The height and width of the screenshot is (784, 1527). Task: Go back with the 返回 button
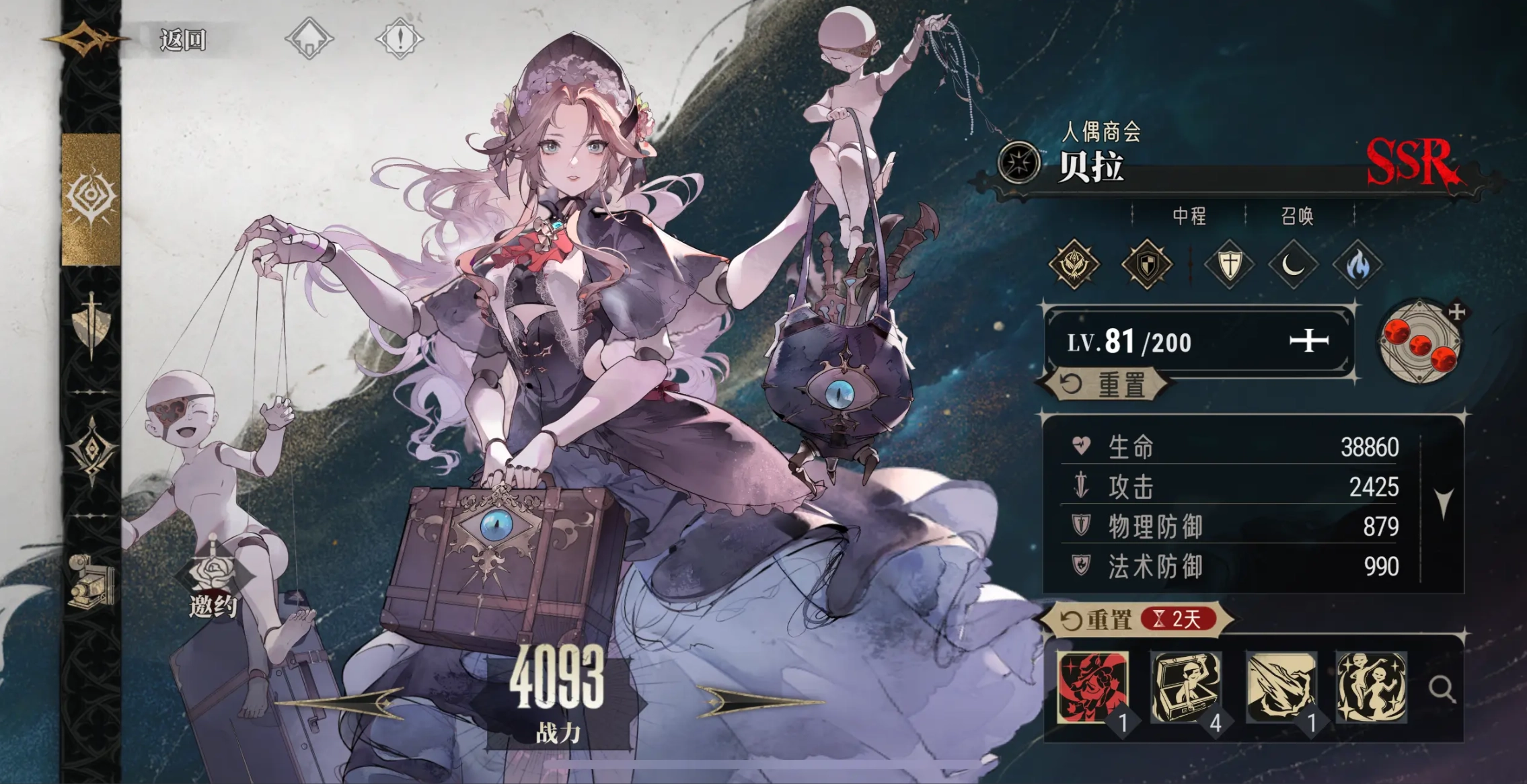tap(182, 40)
